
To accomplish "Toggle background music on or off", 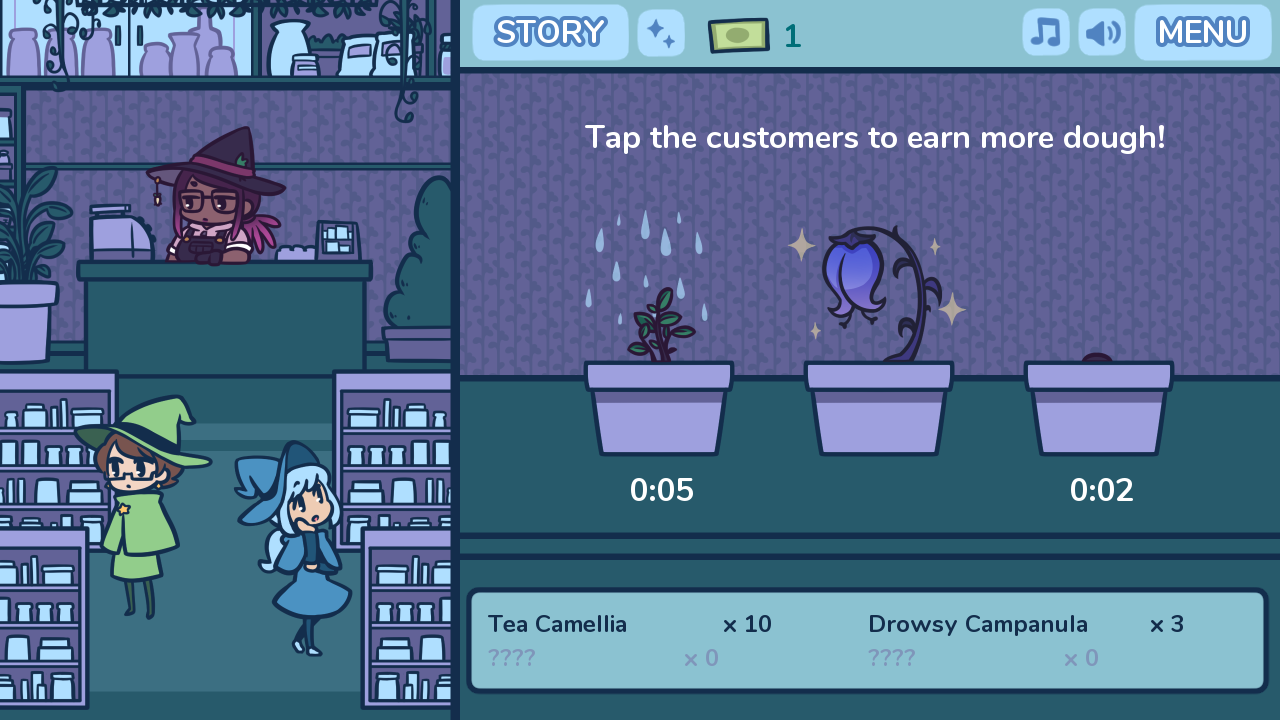I will pos(1045,32).
